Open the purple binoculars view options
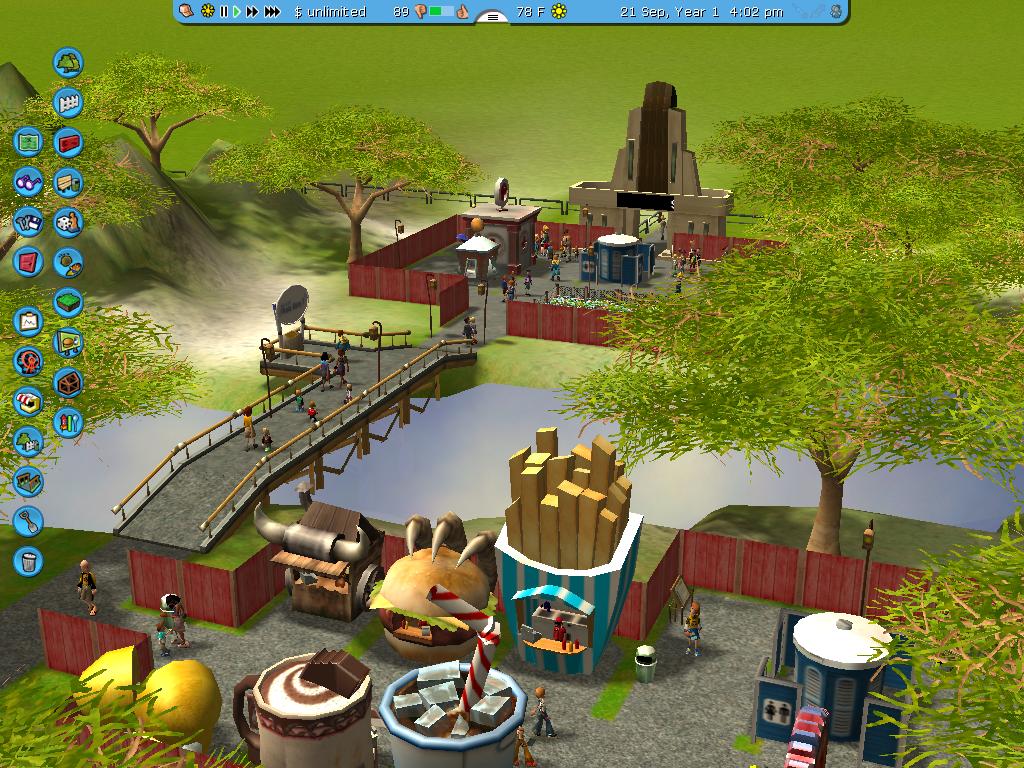 [28, 182]
